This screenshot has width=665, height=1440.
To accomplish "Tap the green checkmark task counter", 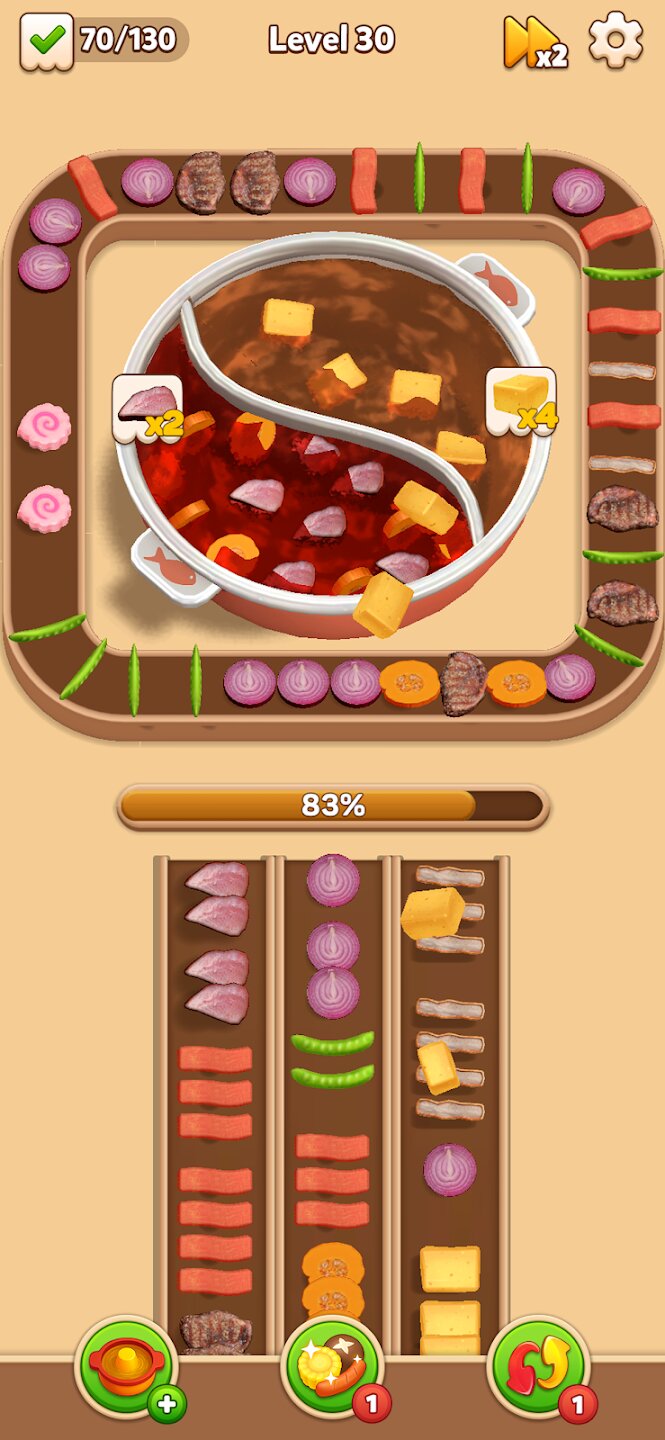I will point(47,41).
